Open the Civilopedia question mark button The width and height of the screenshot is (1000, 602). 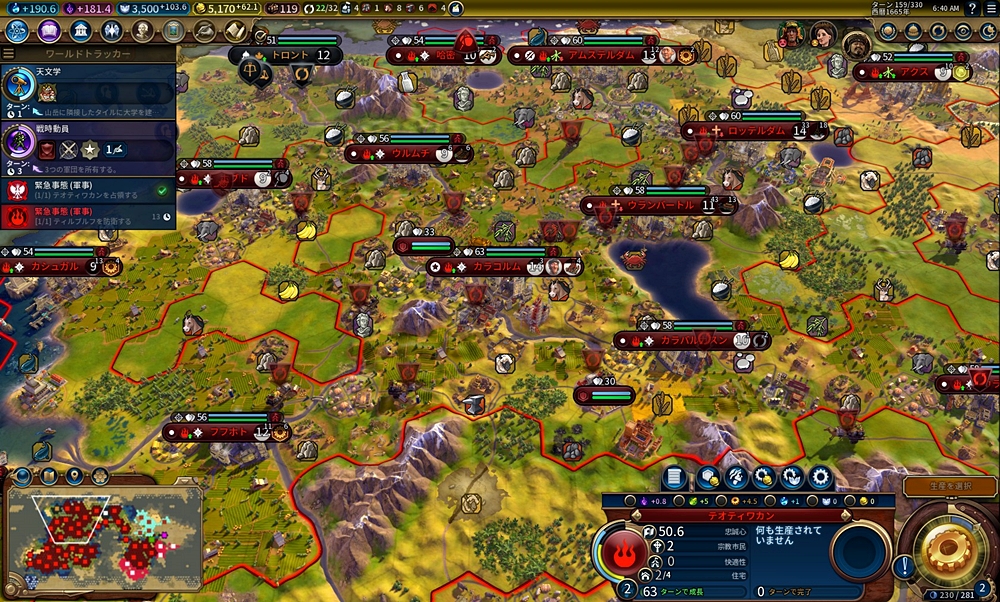pyautogui.click(x=972, y=8)
